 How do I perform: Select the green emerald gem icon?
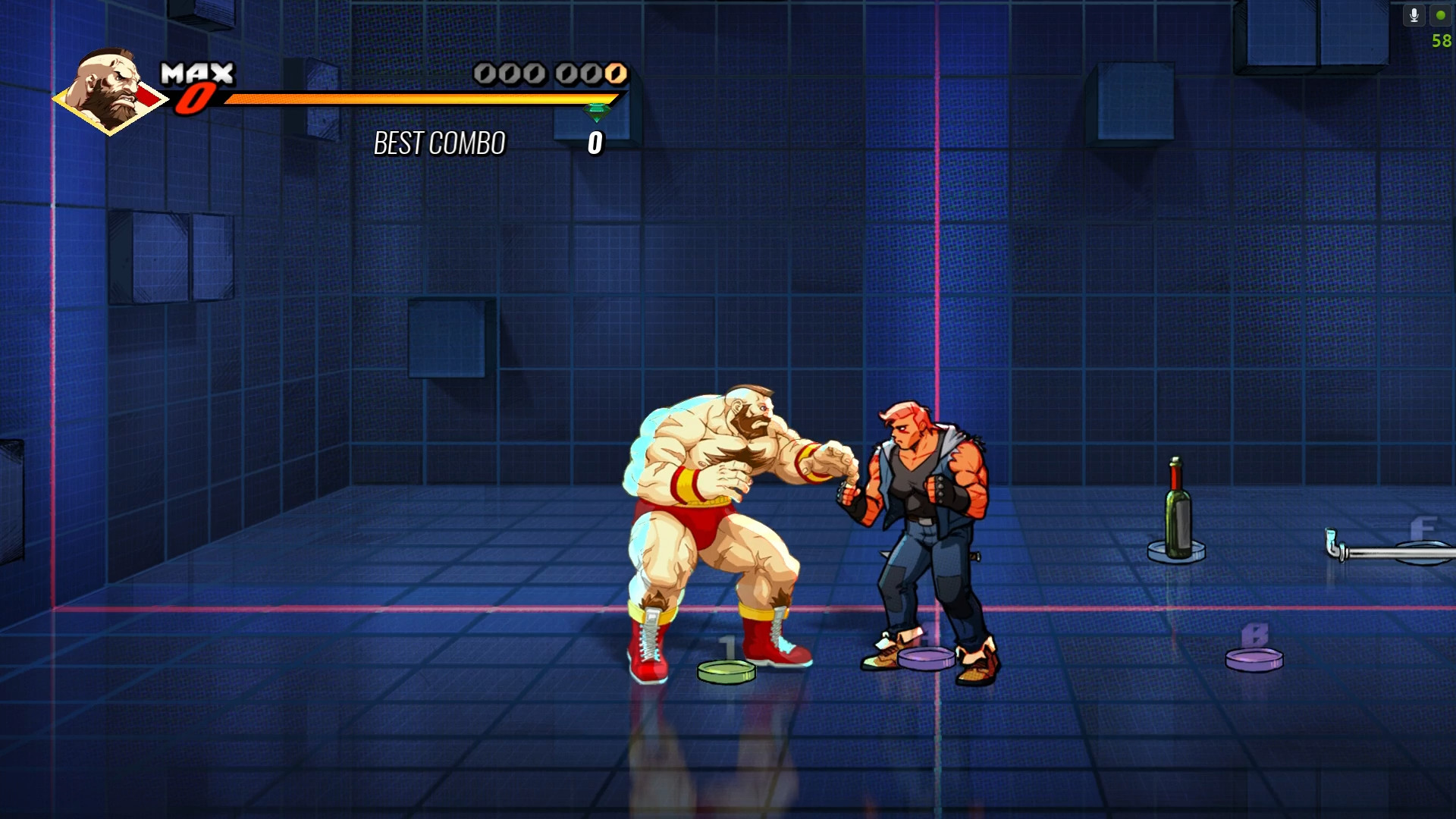595,110
